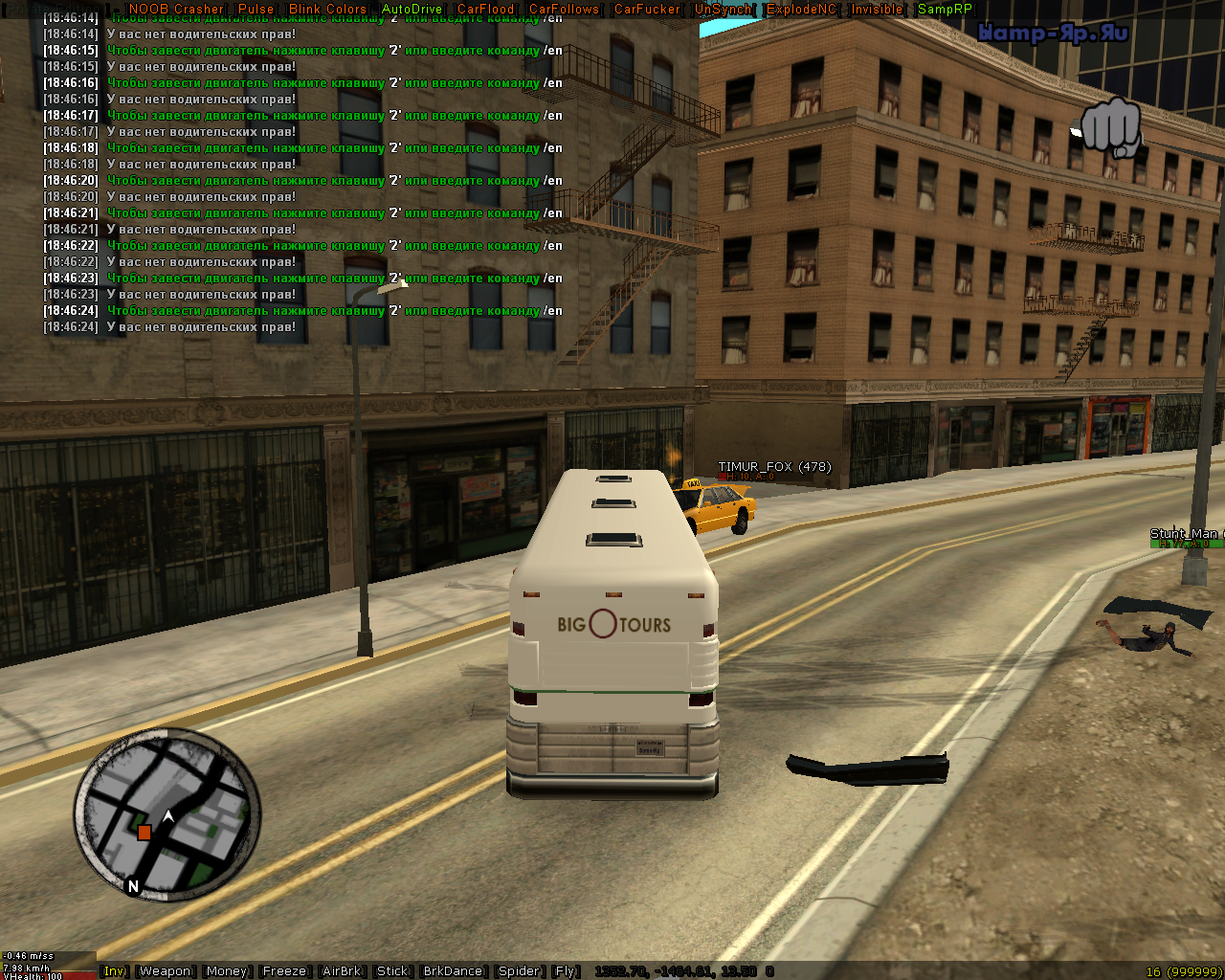Activate the CarFlood option
Image resolution: width=1225 pixels, height=980 pixels.
[x=485, y=9]
